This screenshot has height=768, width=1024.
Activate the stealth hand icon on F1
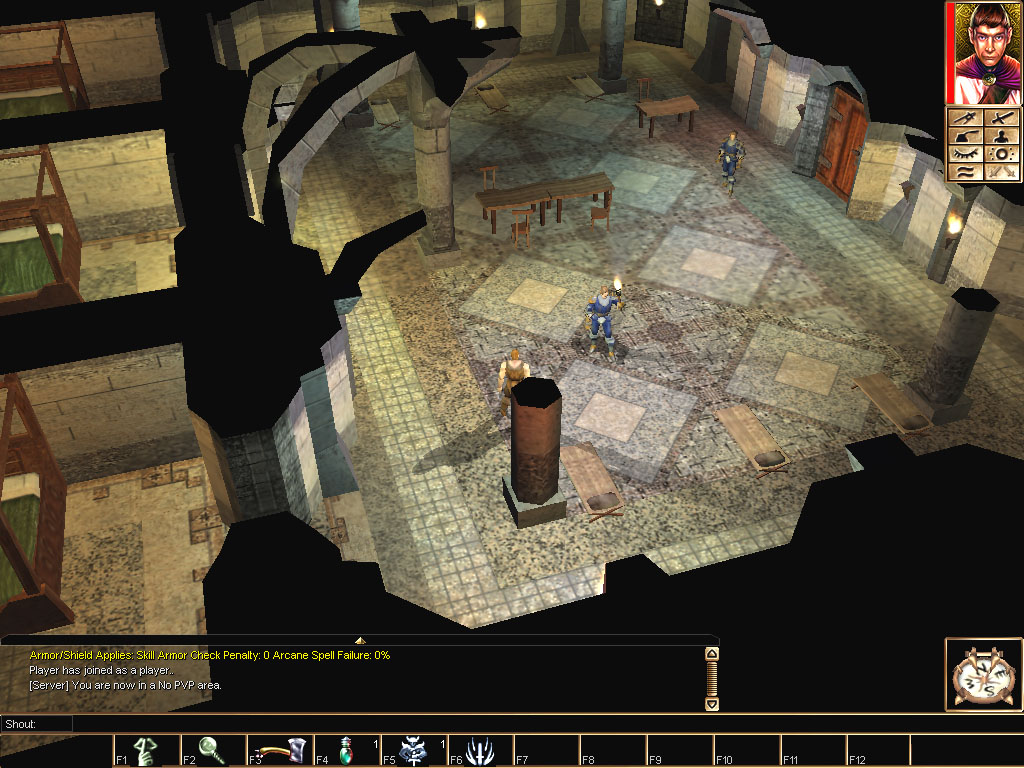click(145, 751)
